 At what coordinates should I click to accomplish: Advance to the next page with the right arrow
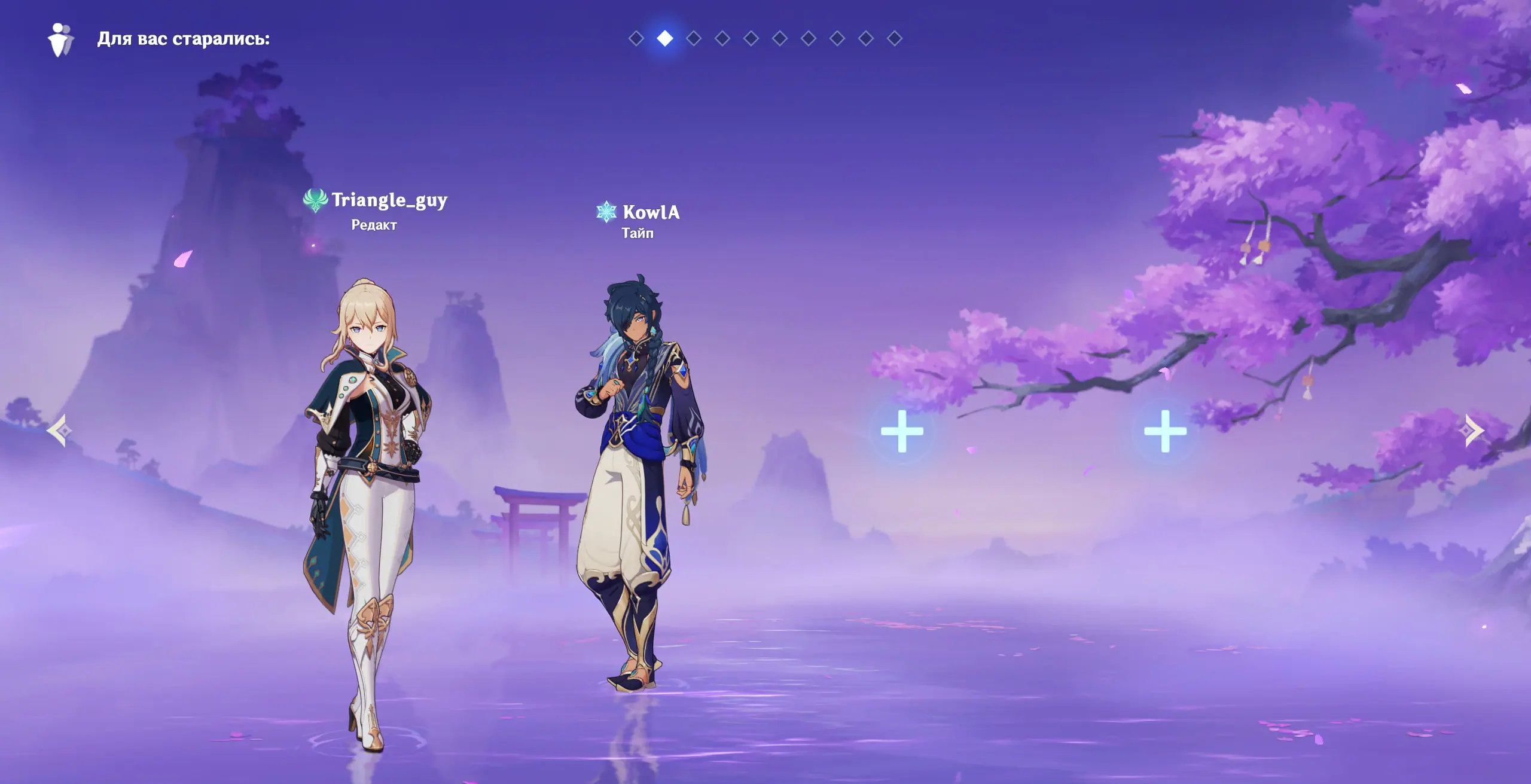point(1474,431)
